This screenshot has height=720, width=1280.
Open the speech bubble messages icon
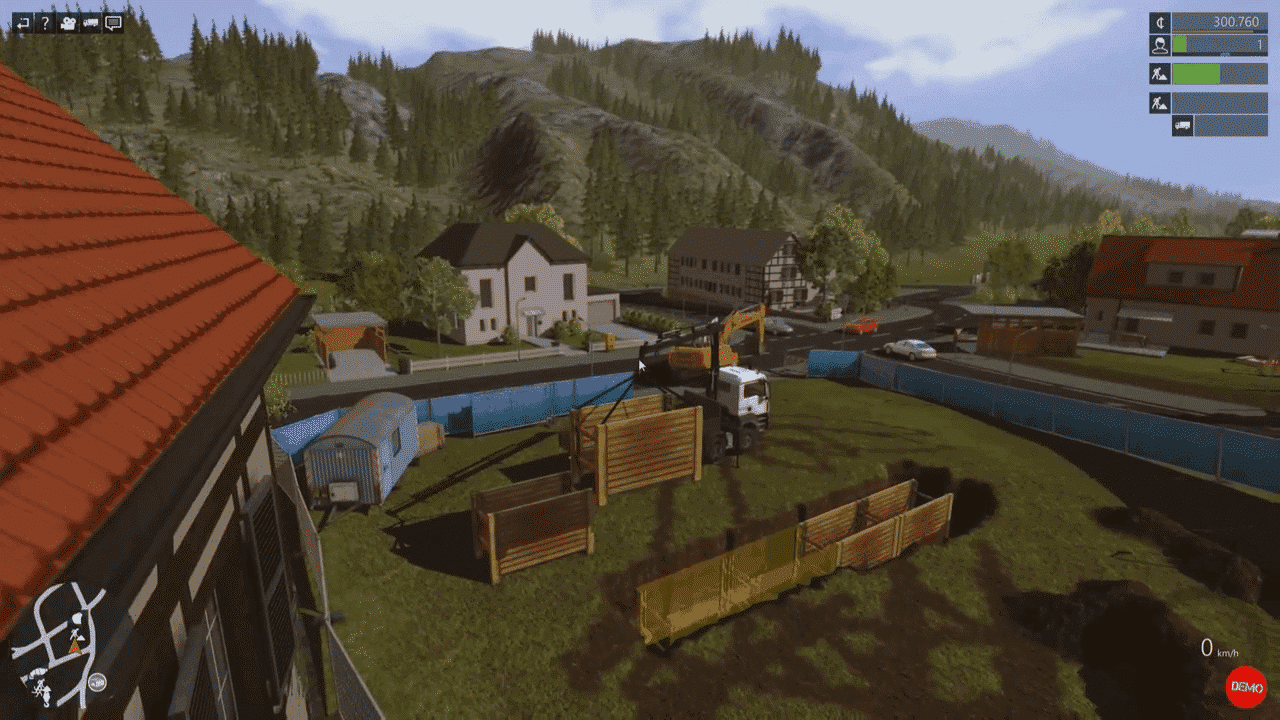point(113,22)
